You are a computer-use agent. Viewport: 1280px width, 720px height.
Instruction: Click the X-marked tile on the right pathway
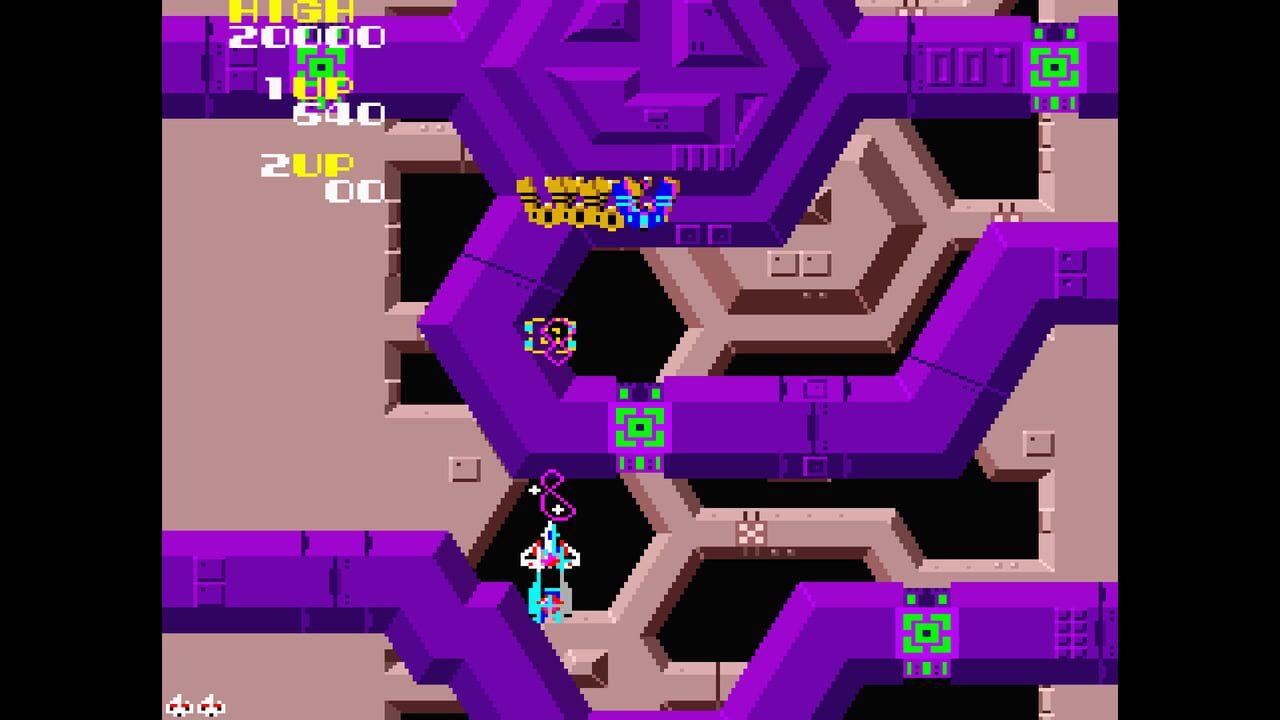(x=750, y=533)
